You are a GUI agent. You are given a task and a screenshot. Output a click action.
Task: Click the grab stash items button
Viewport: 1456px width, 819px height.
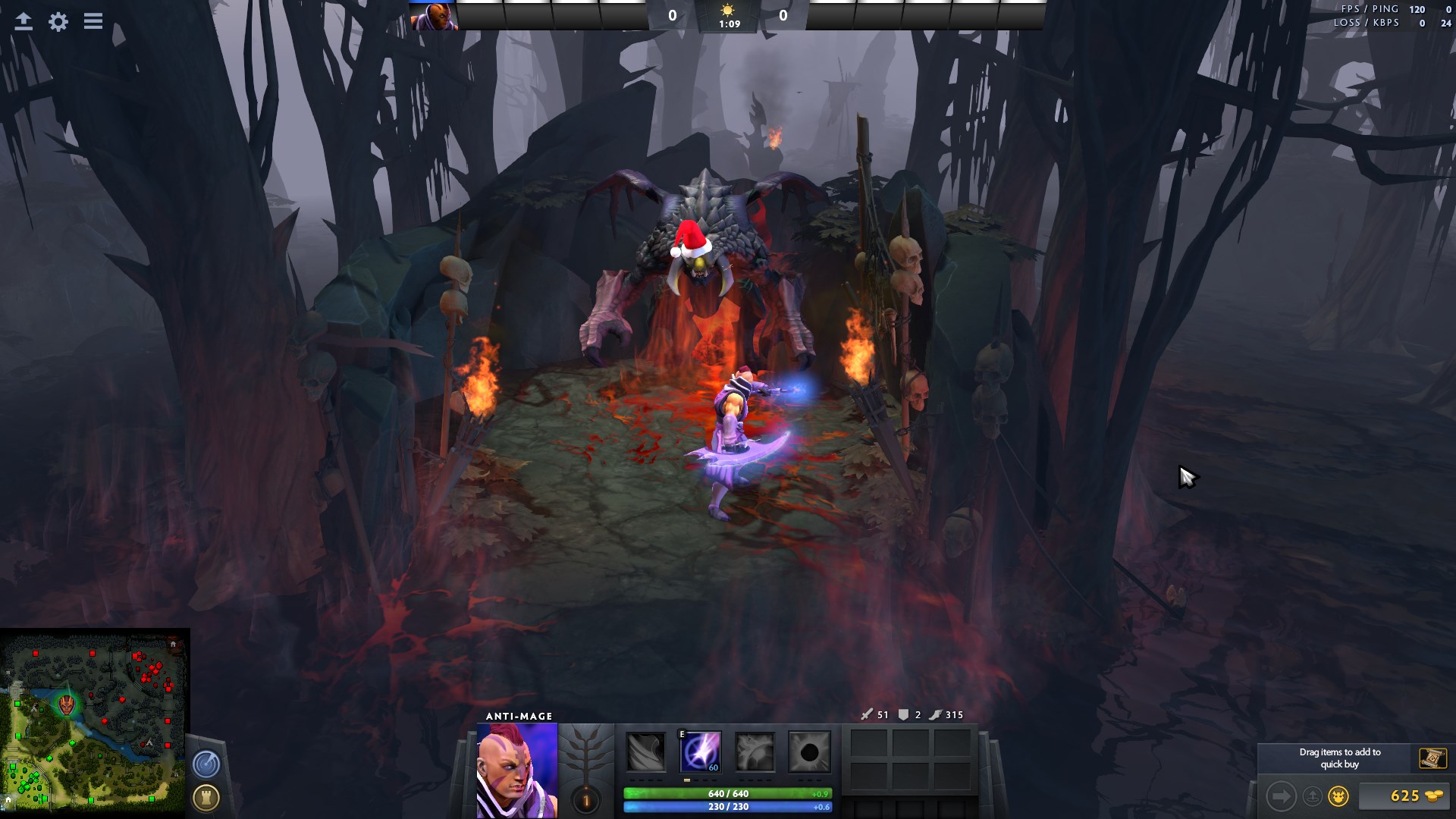click(1313, 796)
